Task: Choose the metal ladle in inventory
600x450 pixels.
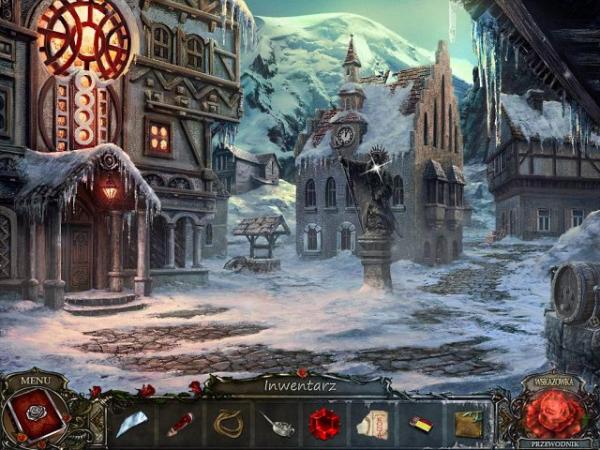Action: [x=277, y=424]
